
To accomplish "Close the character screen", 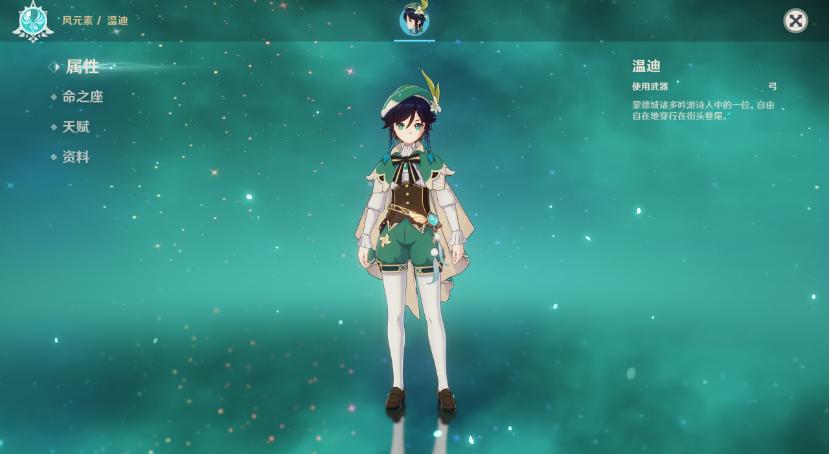I will coord(795,21).
